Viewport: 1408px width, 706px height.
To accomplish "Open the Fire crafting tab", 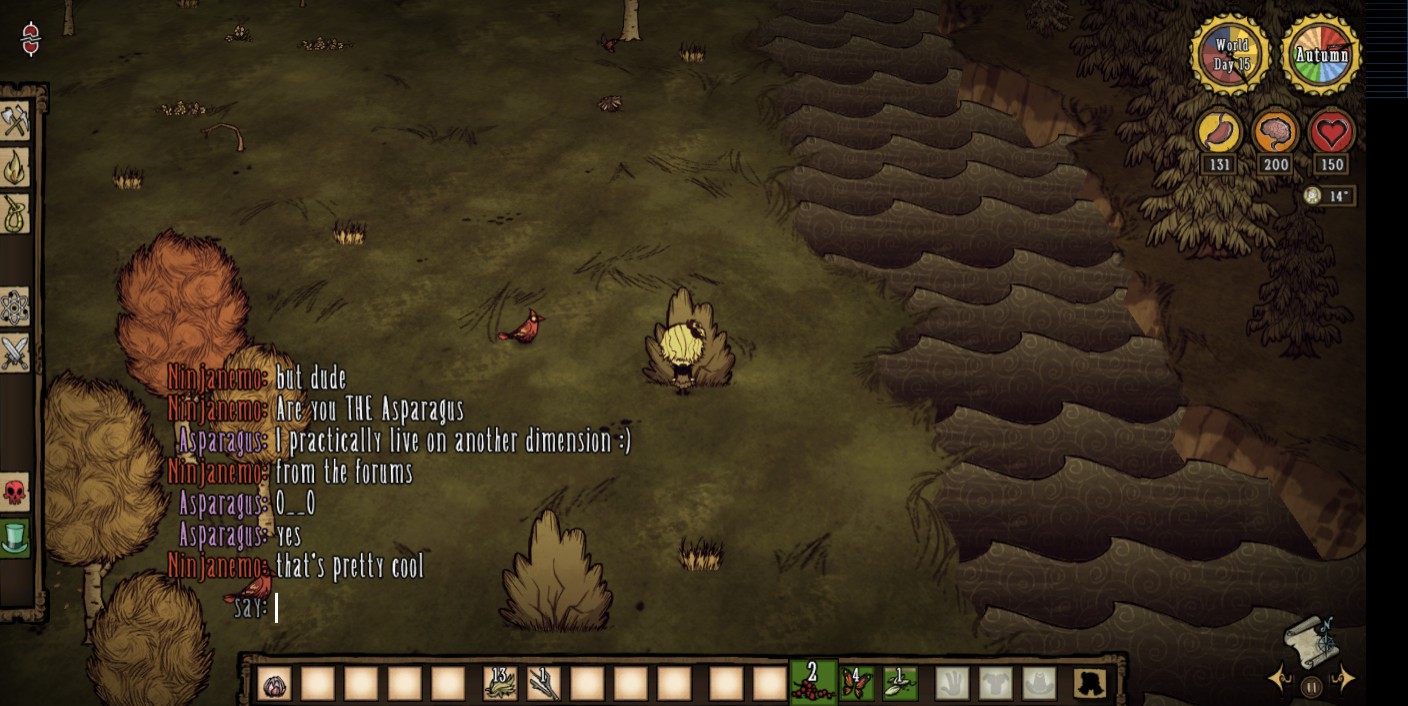I will pyautogui.click(x=14, y=167).
